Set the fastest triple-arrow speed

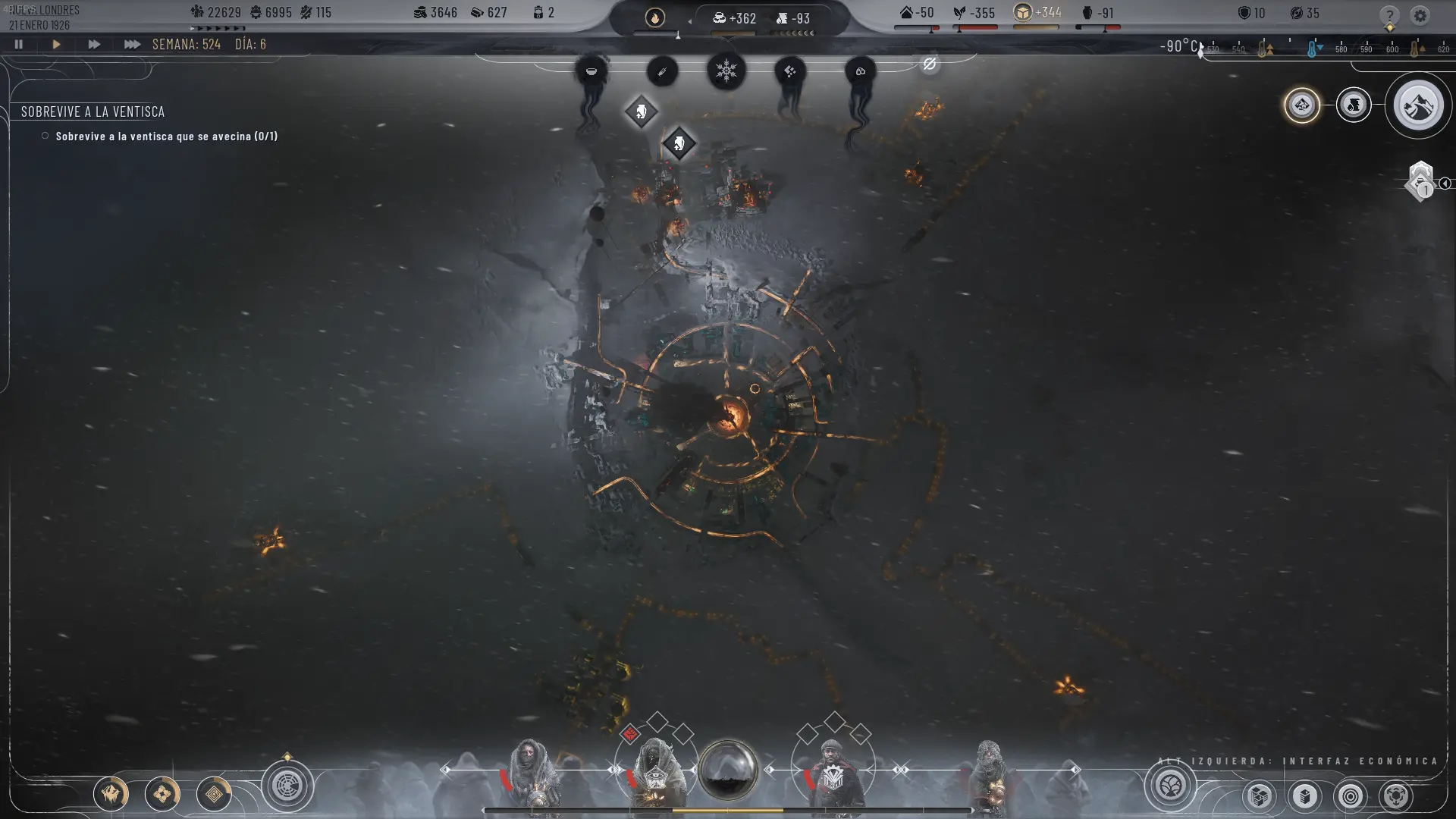(x=132, y=45)
